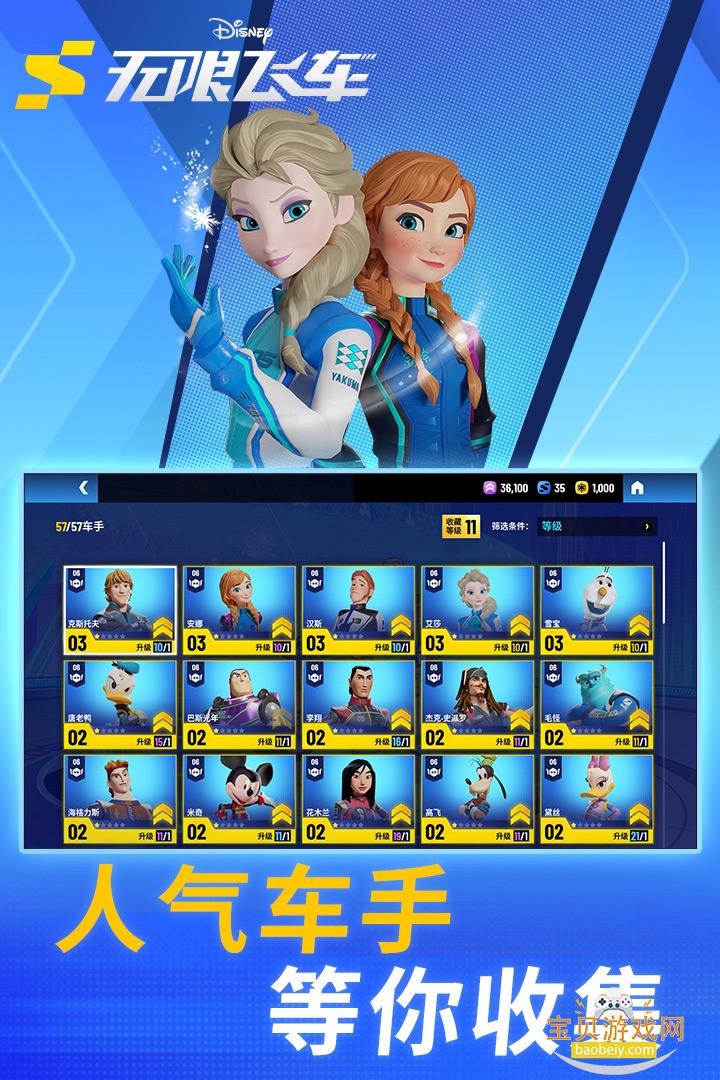Click the purple currency counter icon
The height and width of the screenshot is (1080, 720).
coord(490,488)
